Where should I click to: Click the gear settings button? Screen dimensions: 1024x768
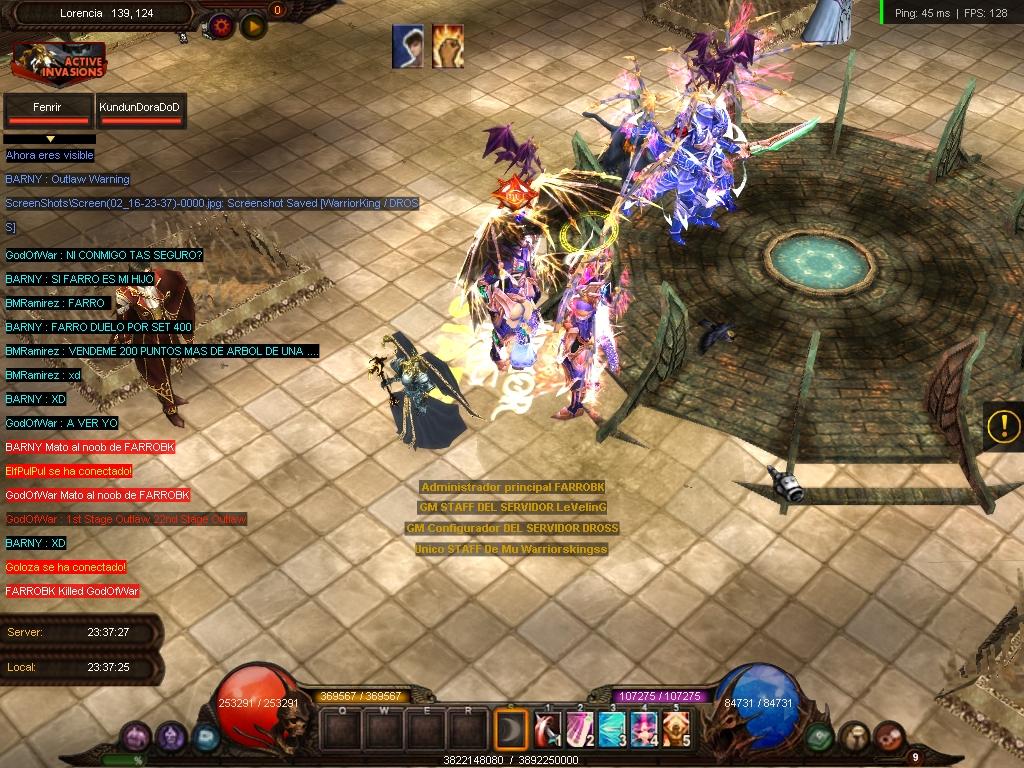tap(221, 26)
